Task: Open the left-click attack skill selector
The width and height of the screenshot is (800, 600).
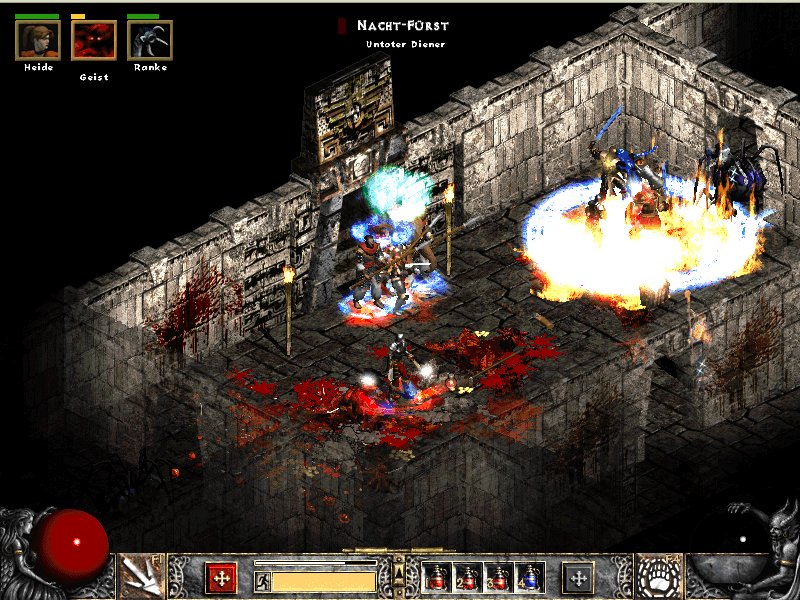Action: point(141,574)
